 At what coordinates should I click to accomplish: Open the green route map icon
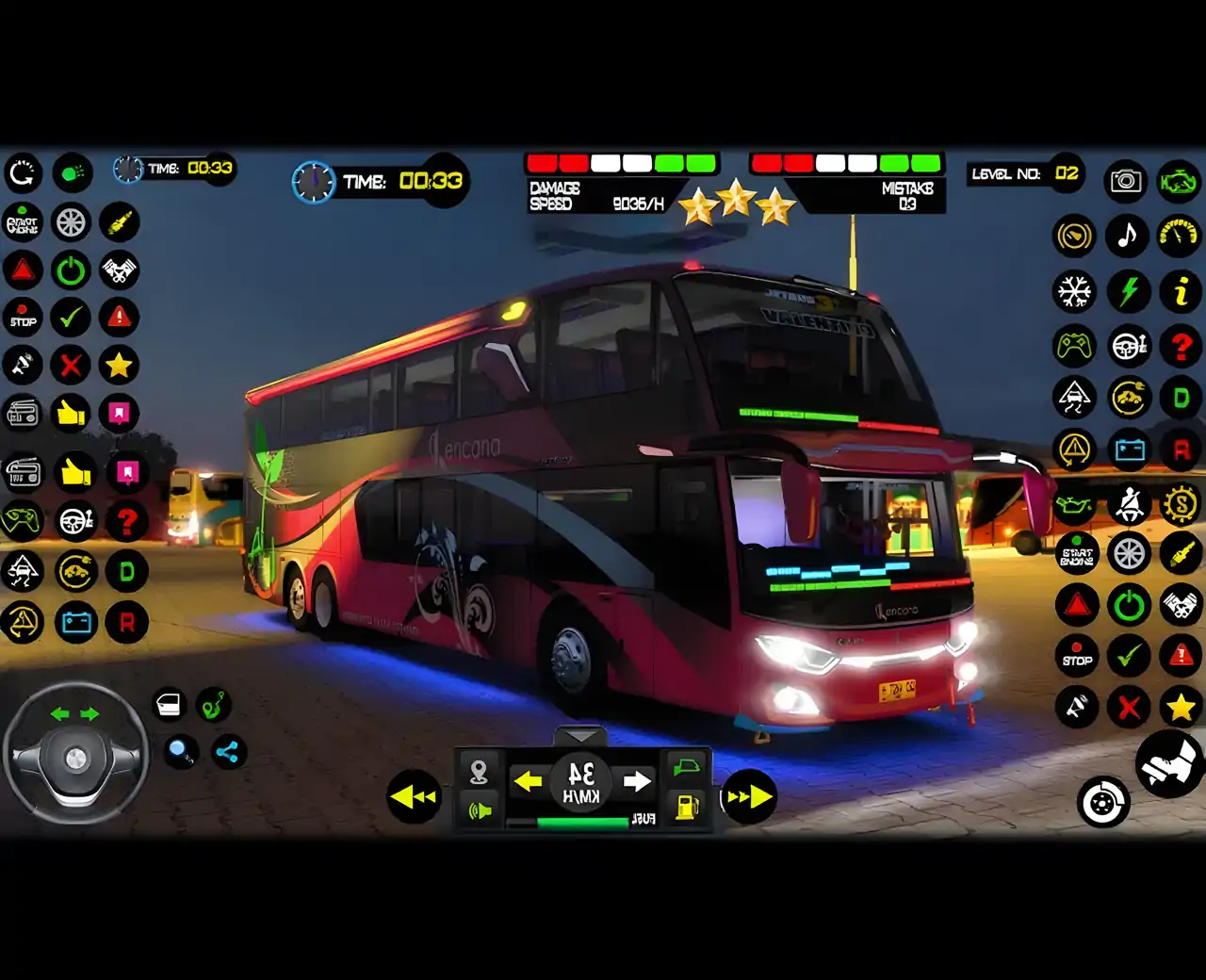[x=214, y=704]
